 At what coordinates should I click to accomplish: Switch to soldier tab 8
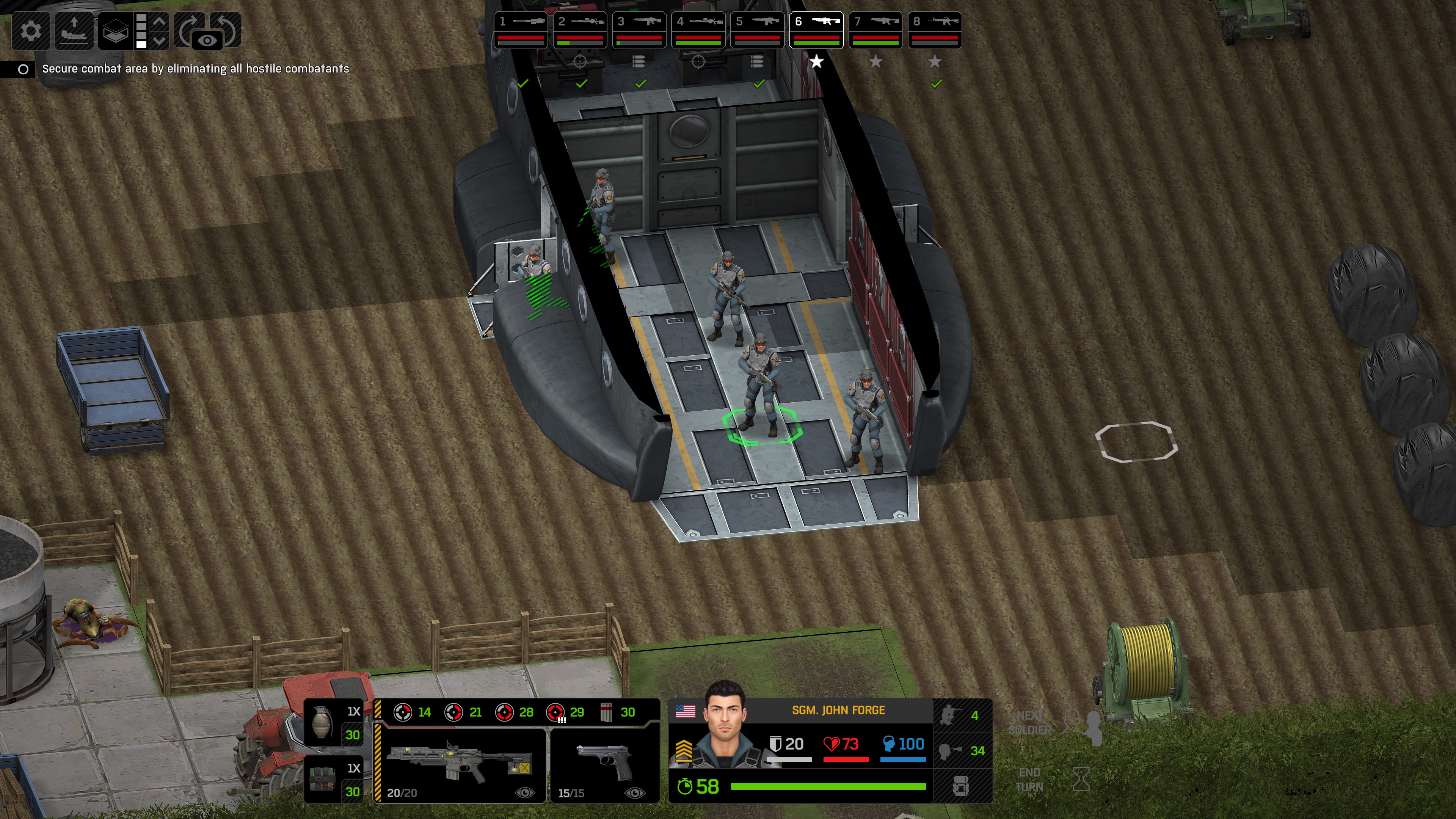coord(935,30)
